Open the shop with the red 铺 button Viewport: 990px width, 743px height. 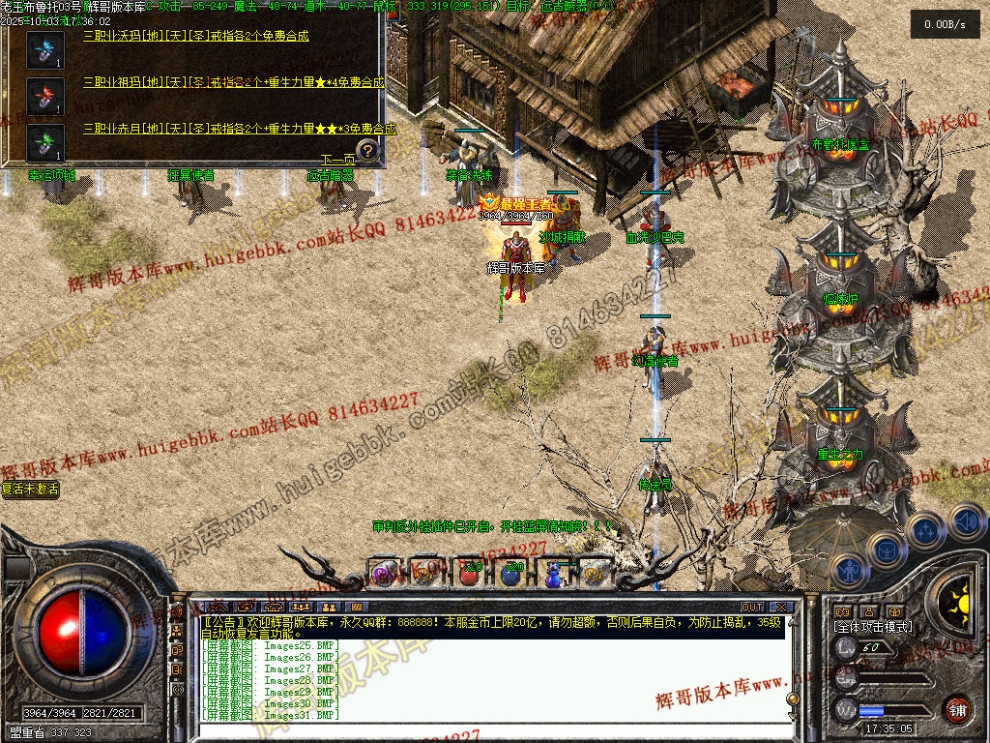pyautogui.click(x=957, y=709)
